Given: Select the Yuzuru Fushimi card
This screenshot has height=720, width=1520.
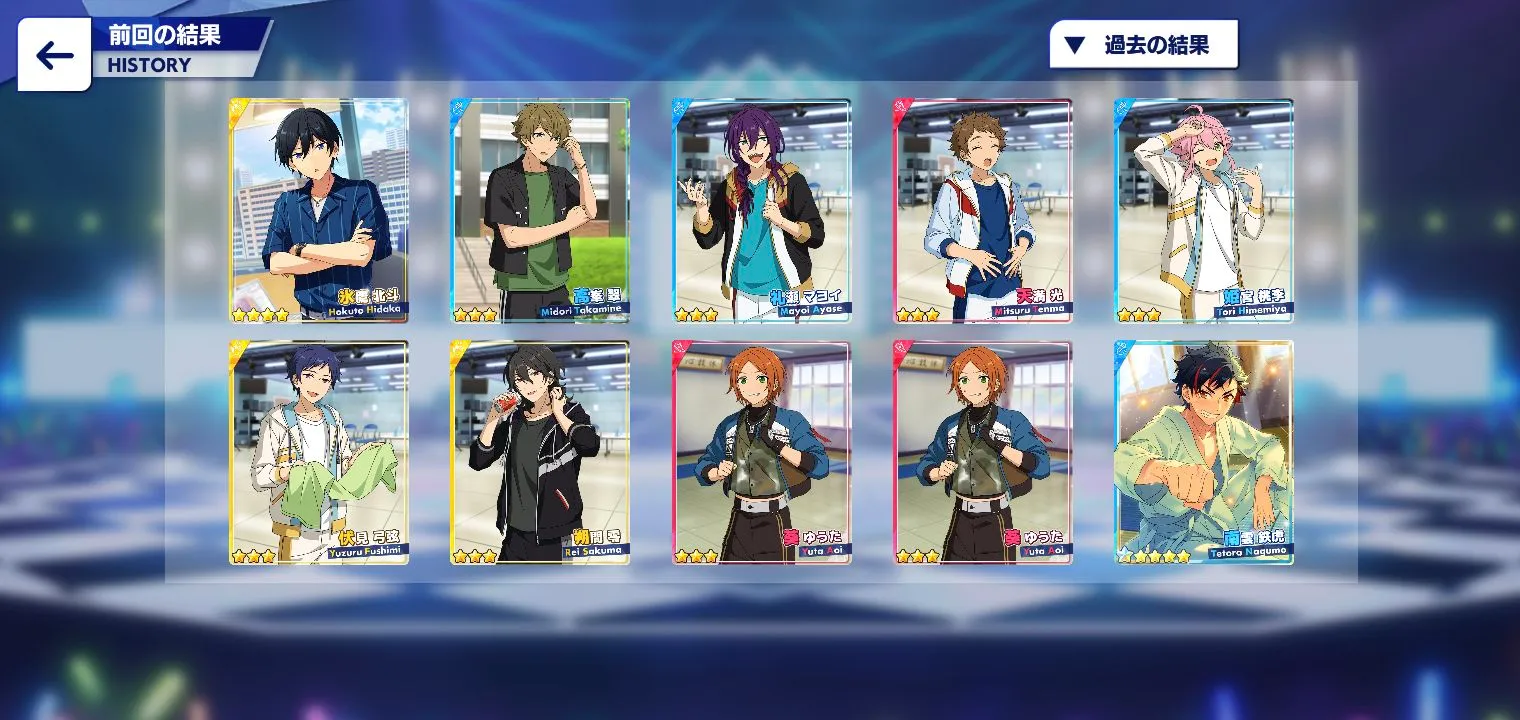Looking at the screenshot, I should pos(319,452).
